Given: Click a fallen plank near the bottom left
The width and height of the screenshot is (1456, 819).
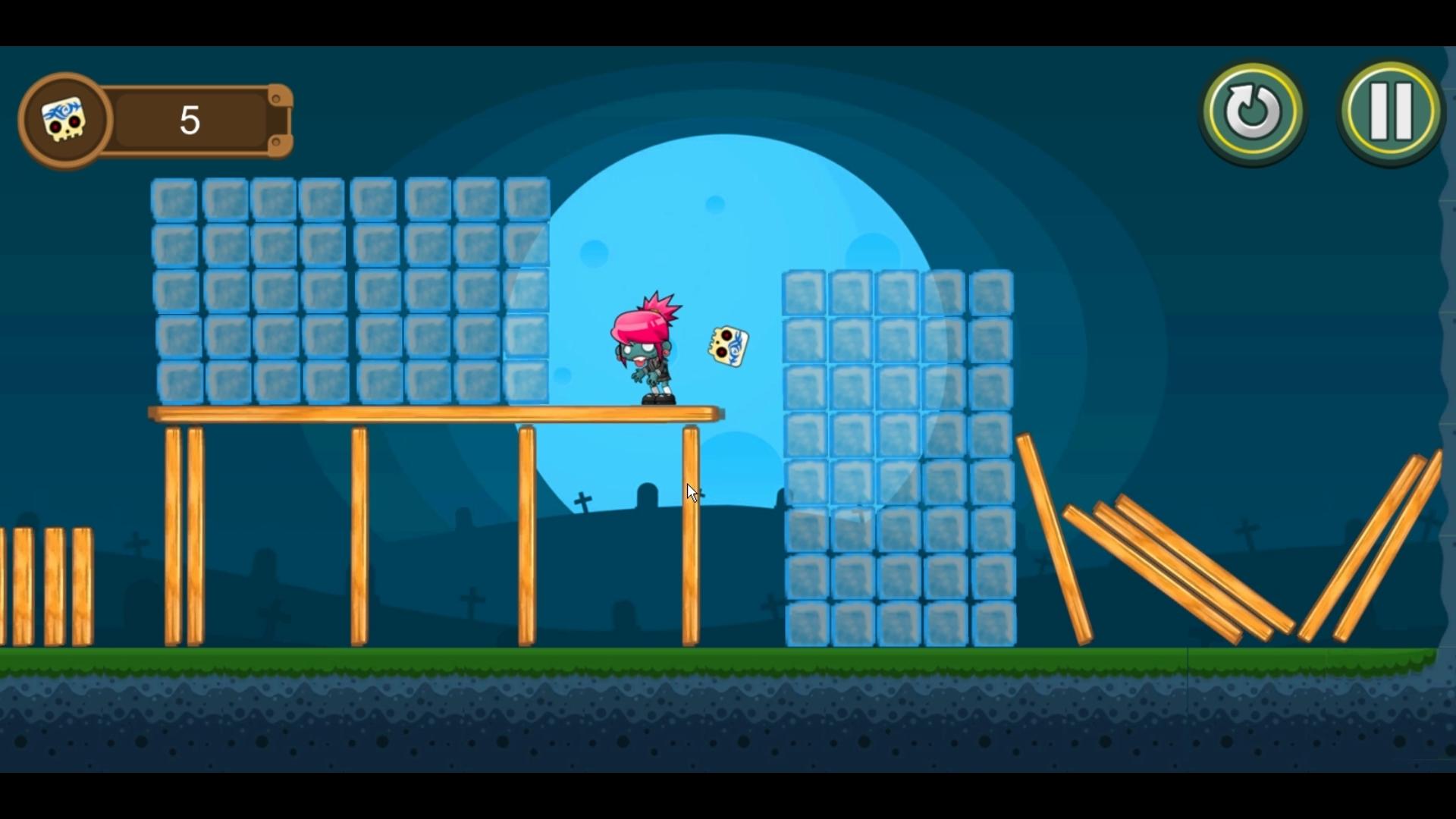Looking at the screenshot, I should [45, 584].
